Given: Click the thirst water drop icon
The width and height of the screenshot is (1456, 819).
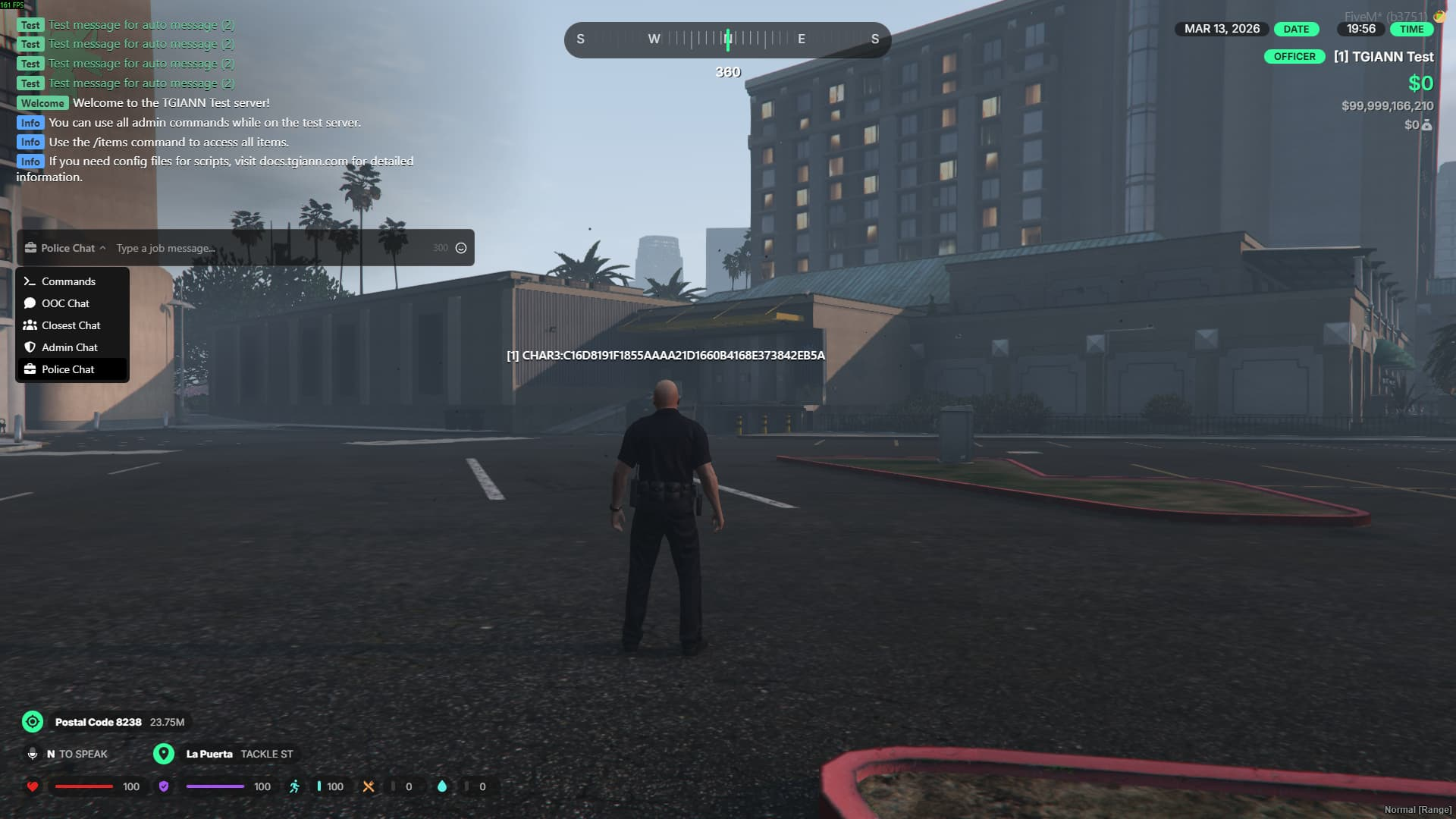Looking at the screenshot, I should coord(443,786).
